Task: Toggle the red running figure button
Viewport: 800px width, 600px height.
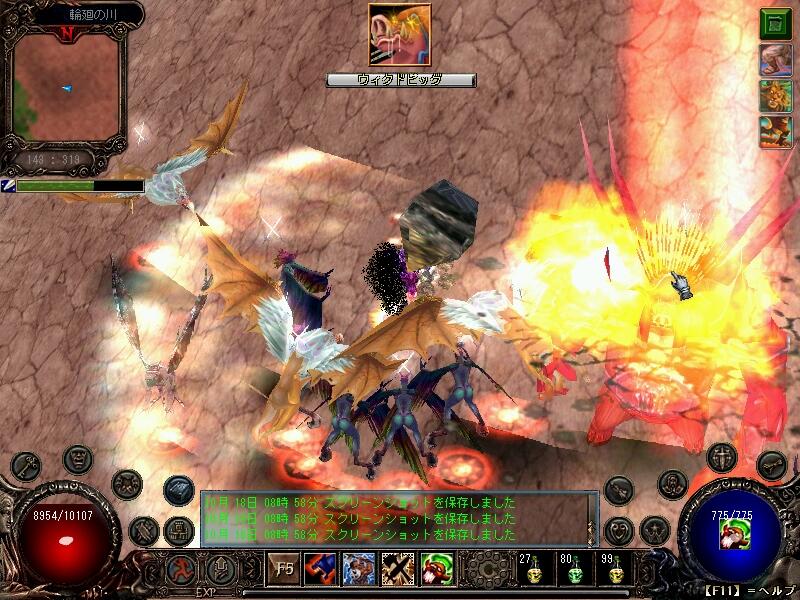Action: point(182,571)
